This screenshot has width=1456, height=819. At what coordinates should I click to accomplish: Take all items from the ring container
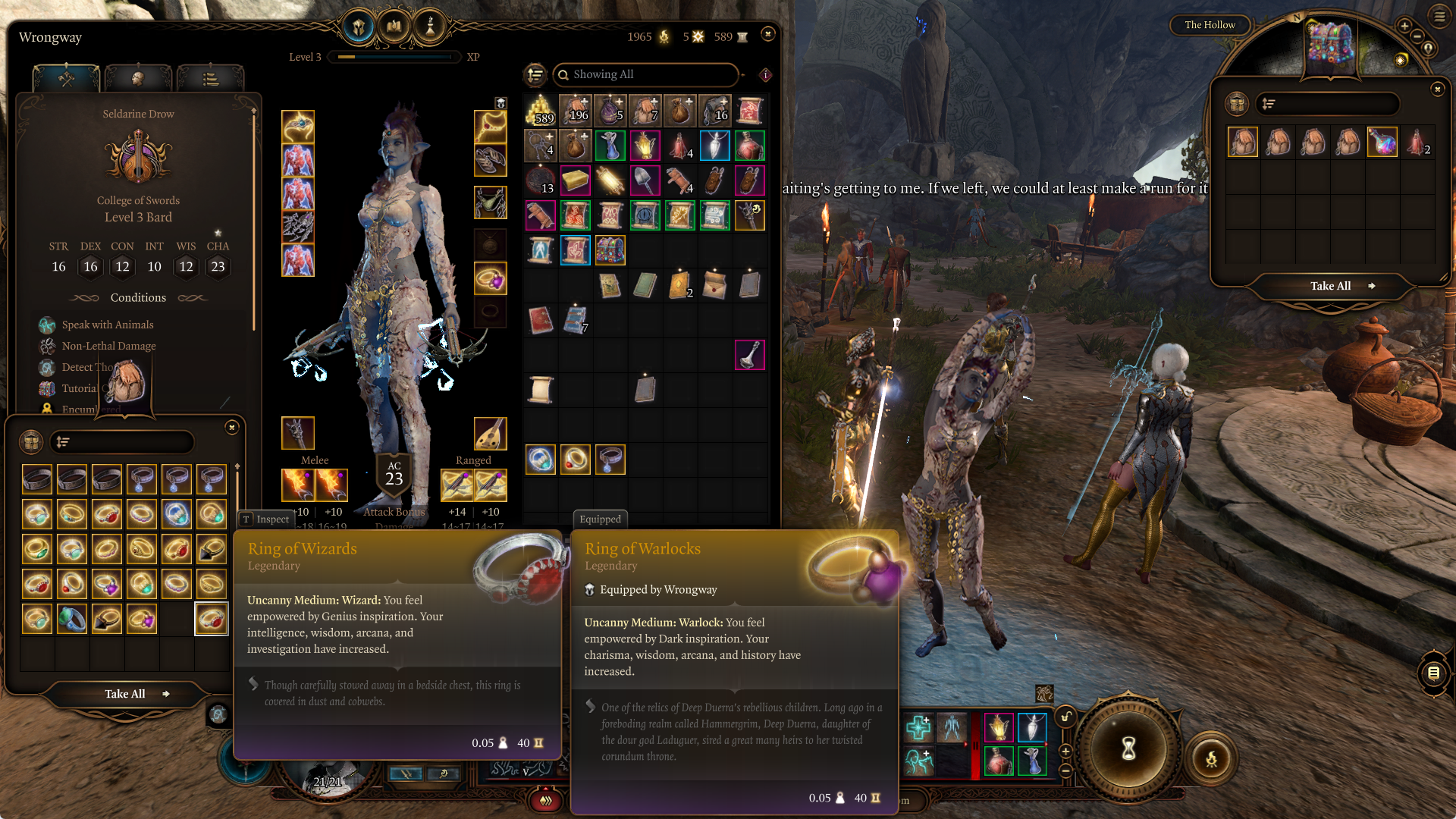pyautogui.click(x=126, y=694)
